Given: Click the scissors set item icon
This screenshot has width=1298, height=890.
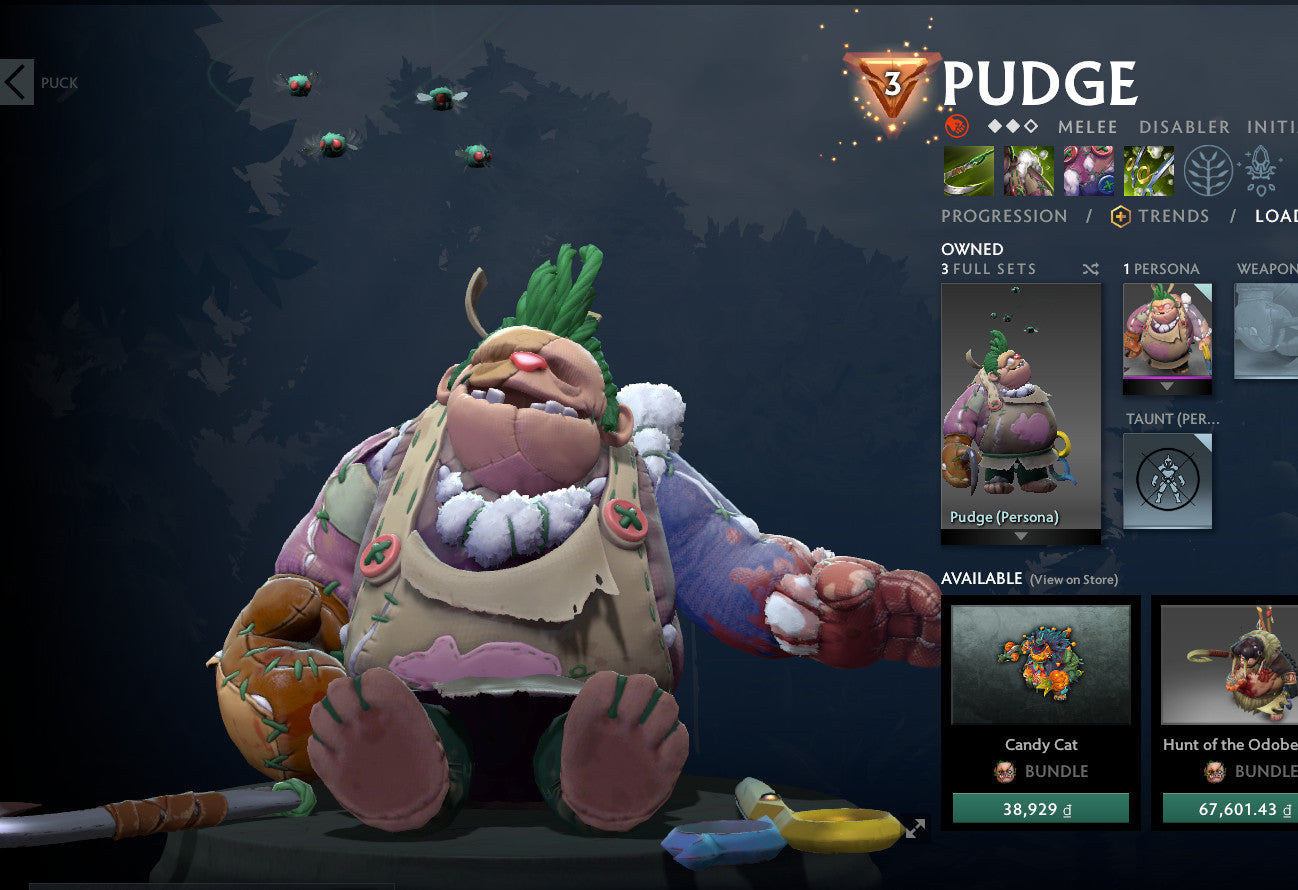Looking at the screenshot, I should coord(1149,170).
